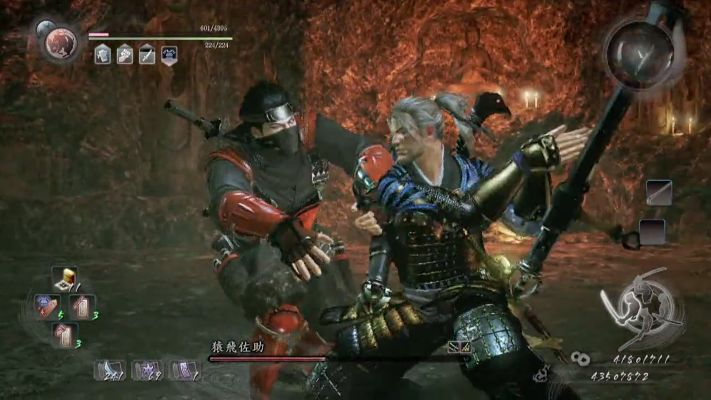Use the right-hand talisman item slot

(82, 307)
